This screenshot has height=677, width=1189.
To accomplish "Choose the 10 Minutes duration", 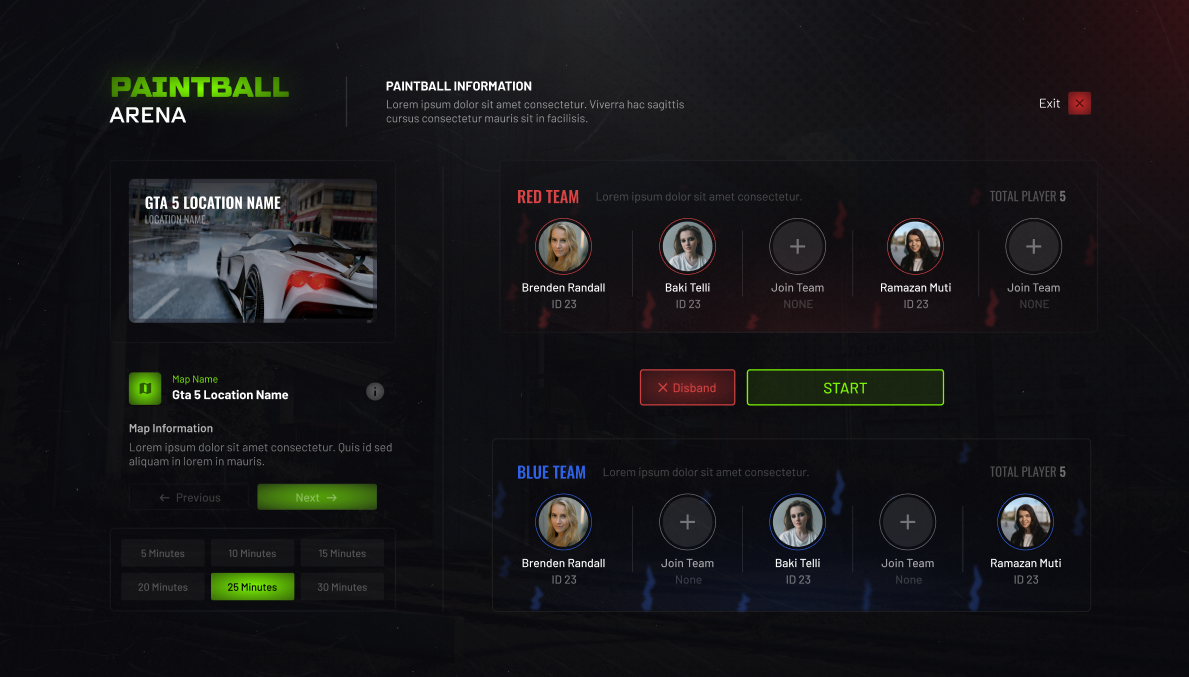I will point(252,553).
